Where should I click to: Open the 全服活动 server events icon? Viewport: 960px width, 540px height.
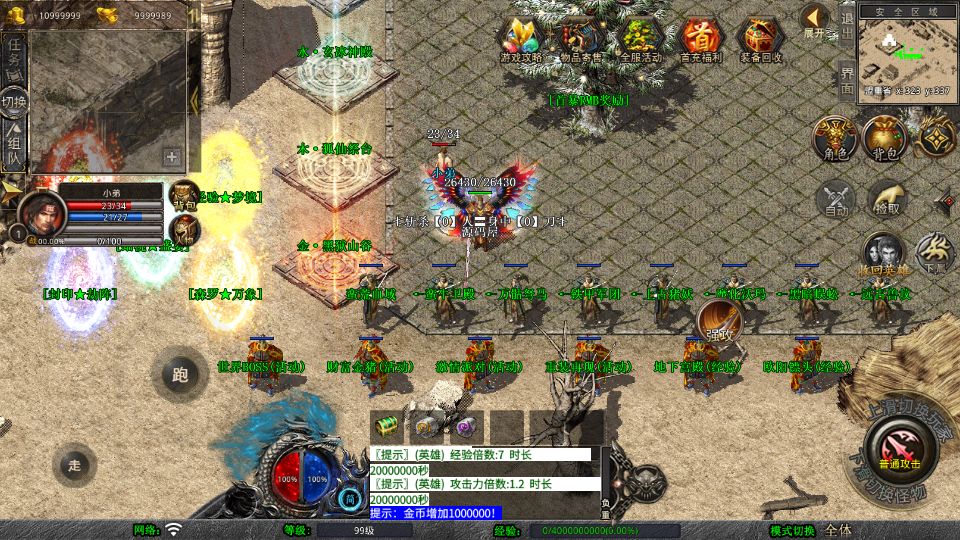point(641,39)
